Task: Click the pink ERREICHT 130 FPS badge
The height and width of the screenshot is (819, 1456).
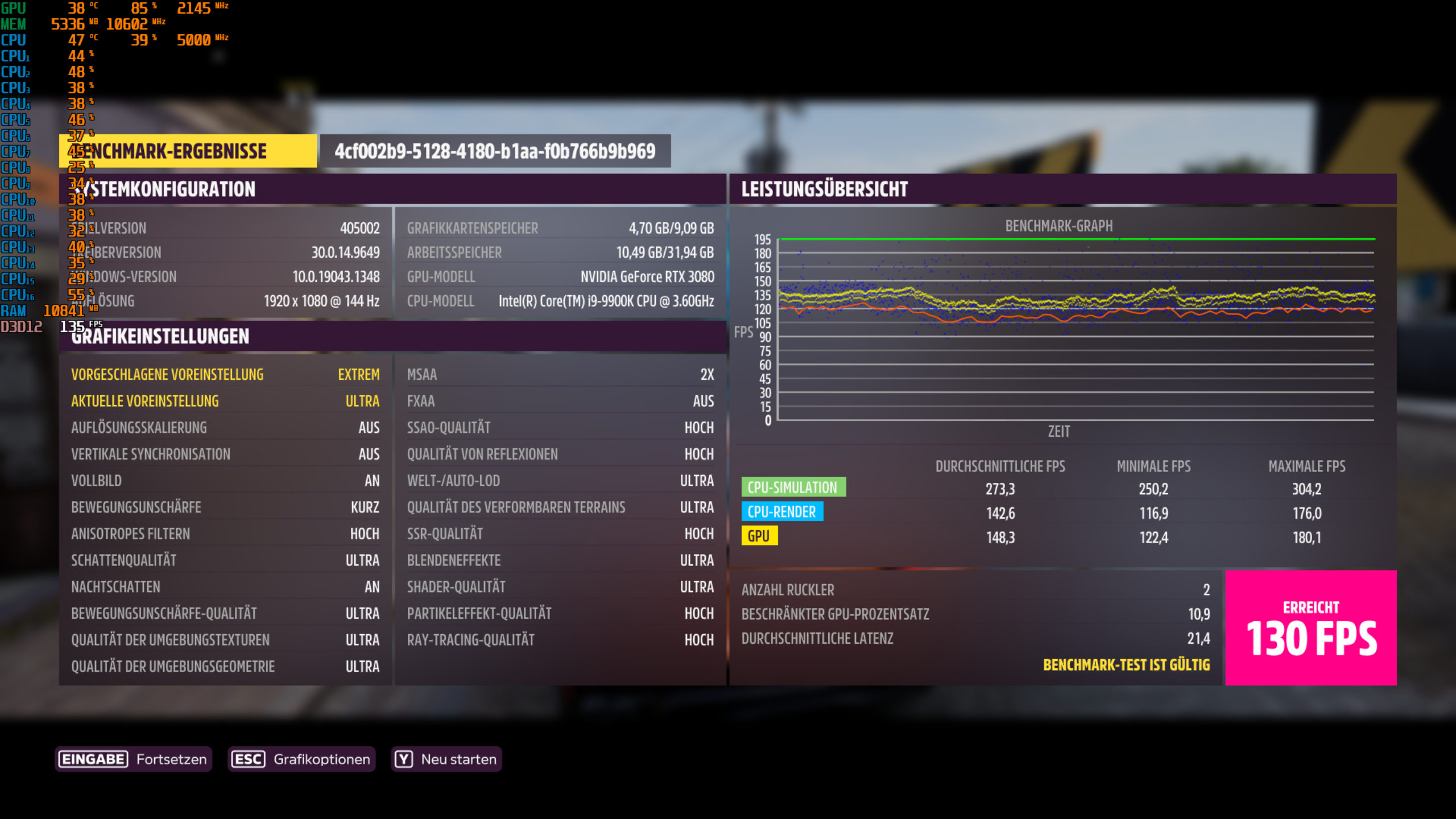Action: click(x=1309, y=628)
